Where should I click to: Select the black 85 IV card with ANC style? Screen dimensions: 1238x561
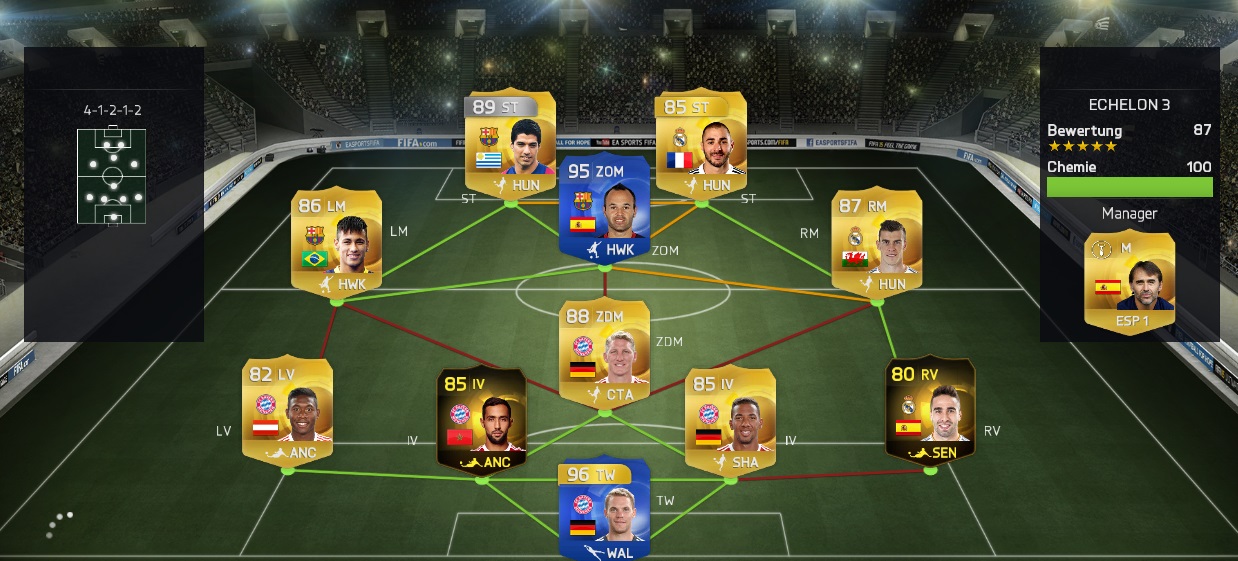click(x=482, y=418)
